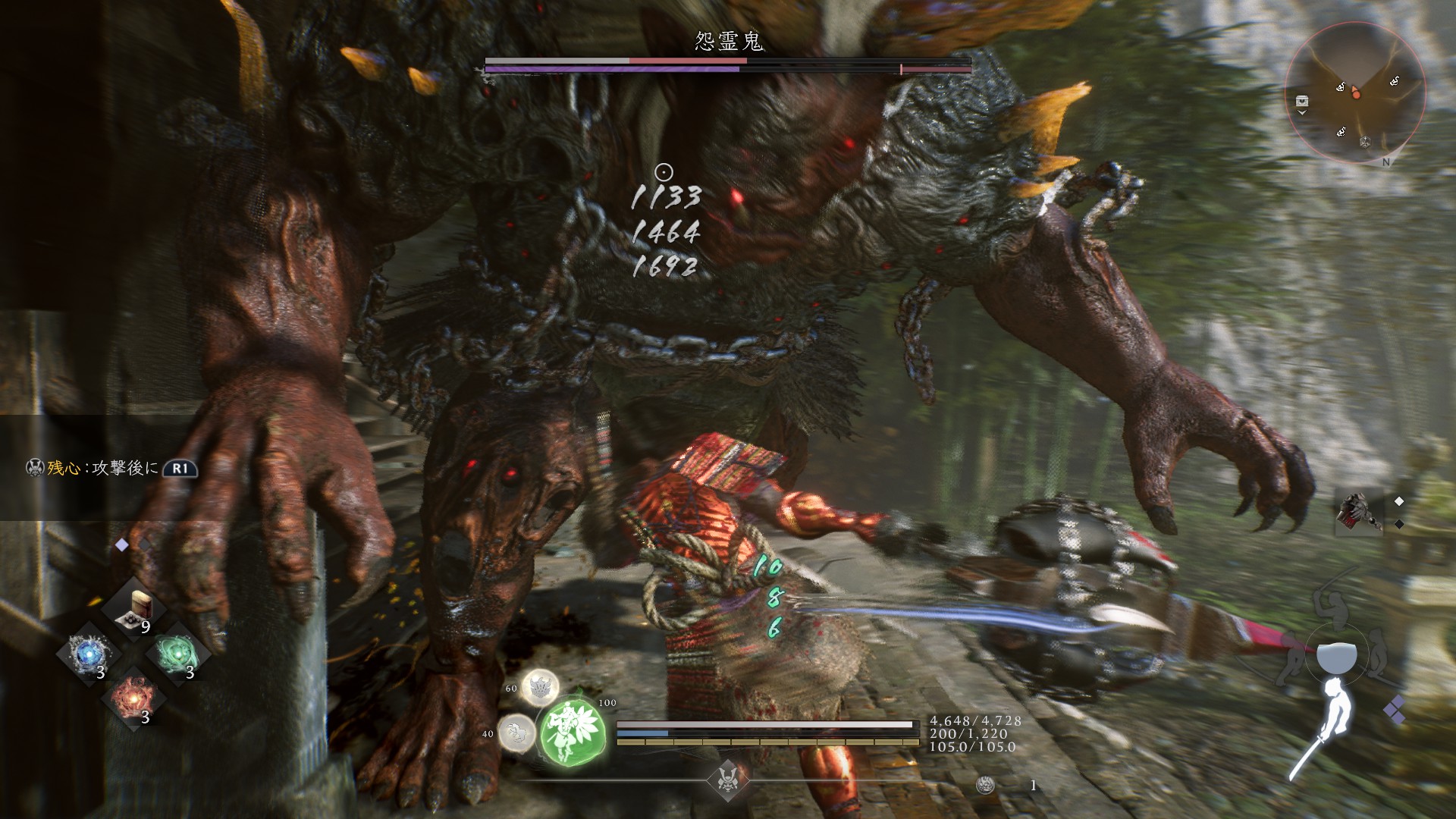Trigger the spirit skill costing 60

[x=540, y=687]
